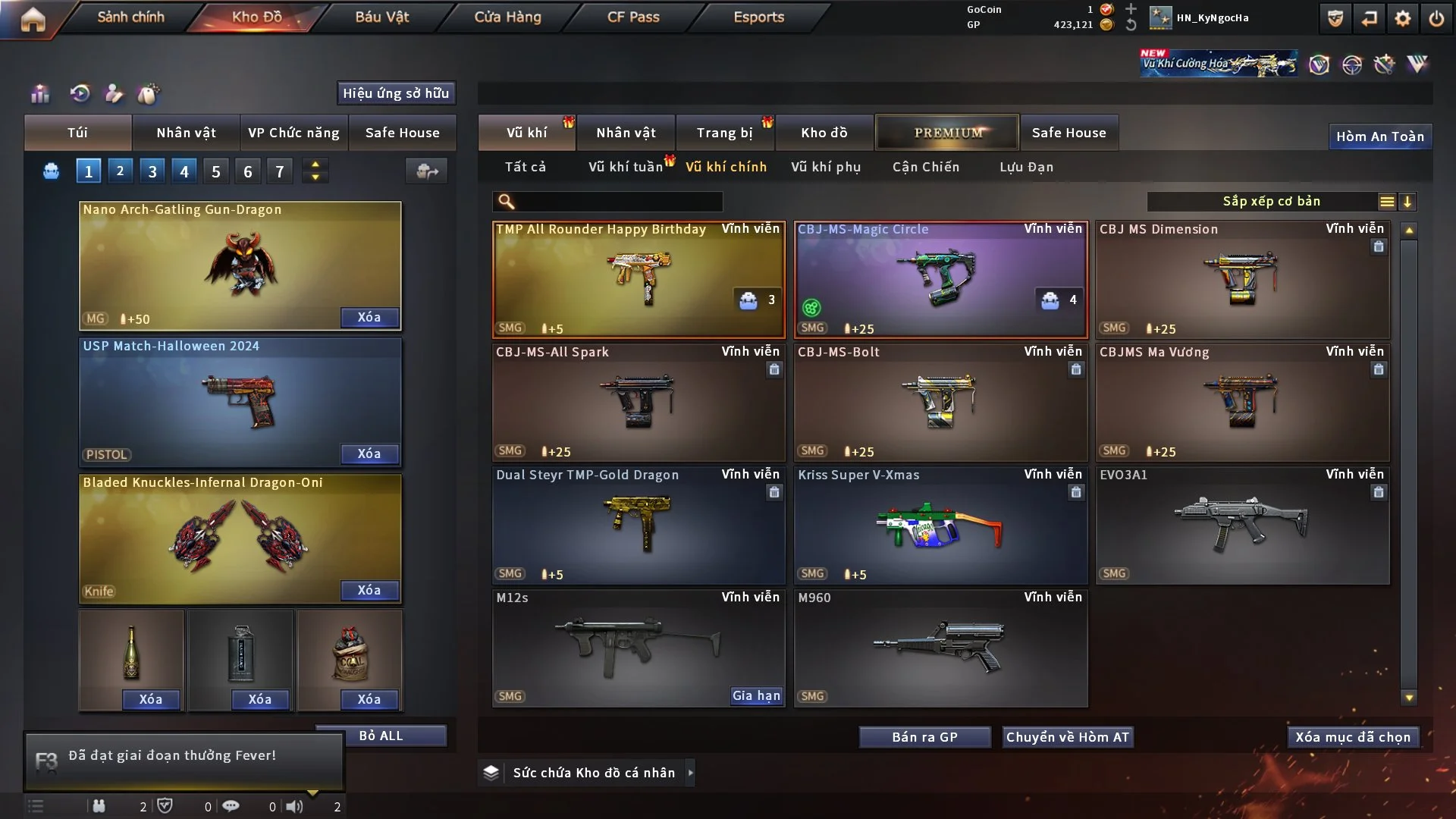The image size is (1456, 819).
Task: Open Hiệu ứng sở hữu panel
Action: click(396, 93)
